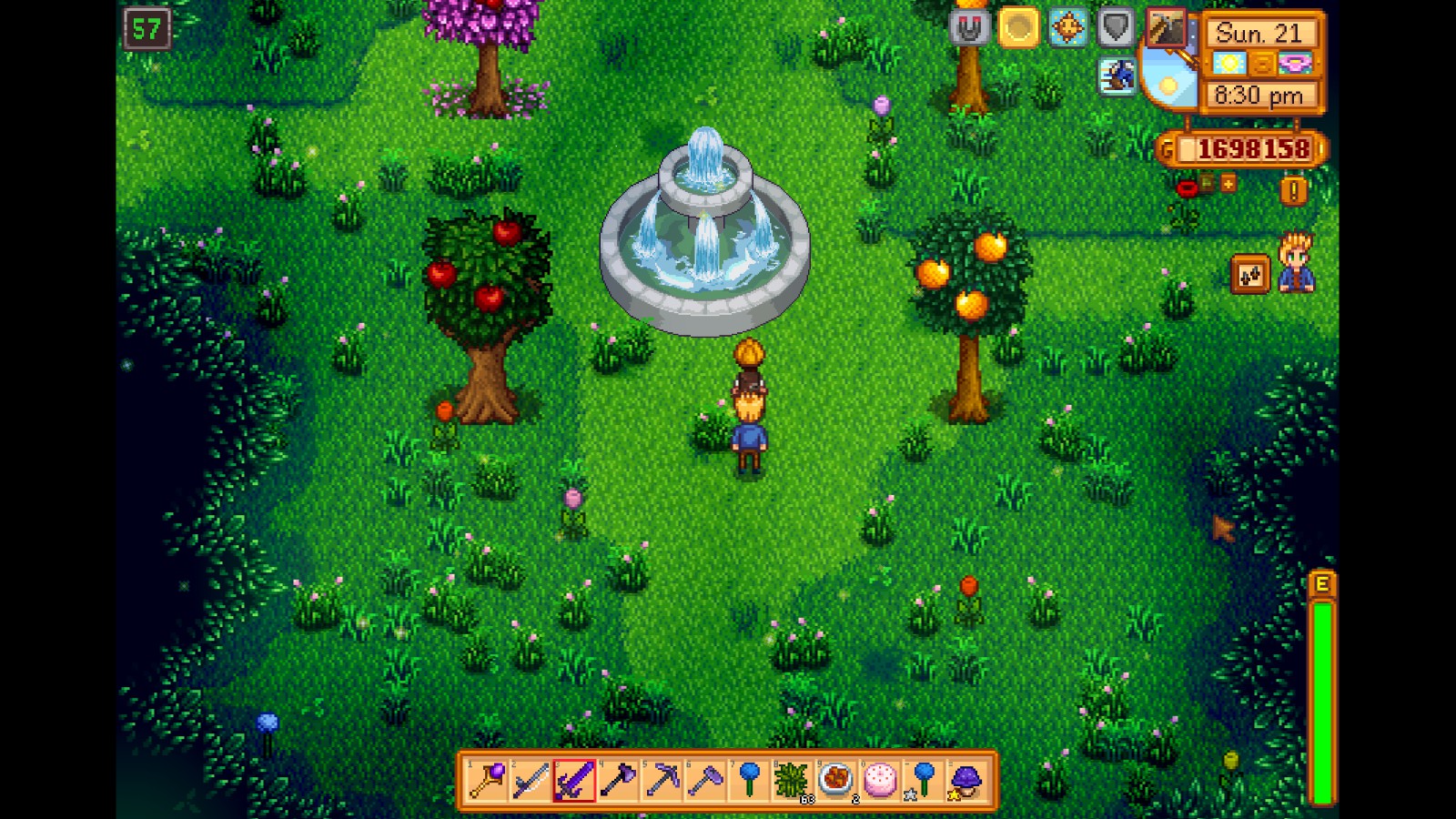Select the pink cake slot
The width and height of the screenshot is (1456, 819).
pyautogui.click(x=880, y=781)
